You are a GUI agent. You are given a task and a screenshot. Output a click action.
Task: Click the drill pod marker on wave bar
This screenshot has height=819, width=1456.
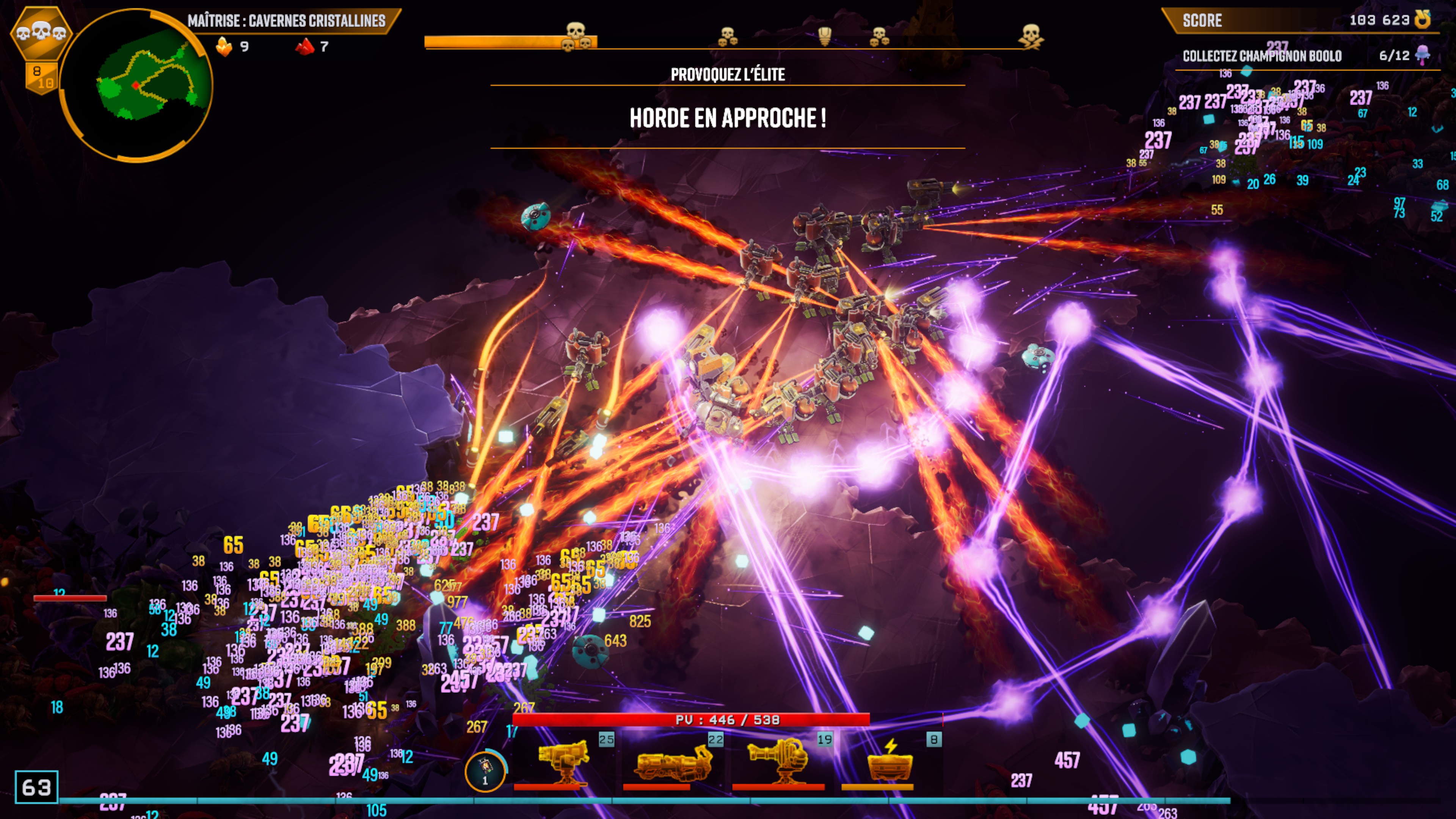point(825,36)
